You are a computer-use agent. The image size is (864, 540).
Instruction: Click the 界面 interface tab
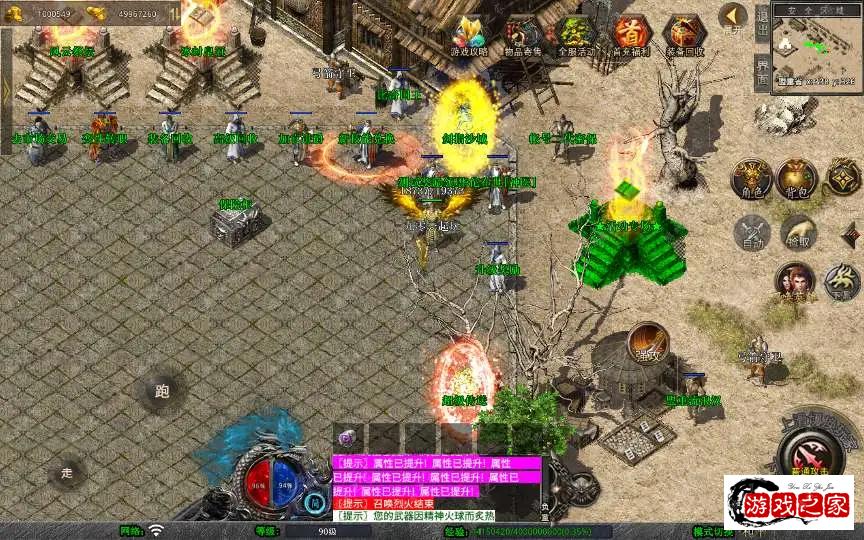point(762,74)
